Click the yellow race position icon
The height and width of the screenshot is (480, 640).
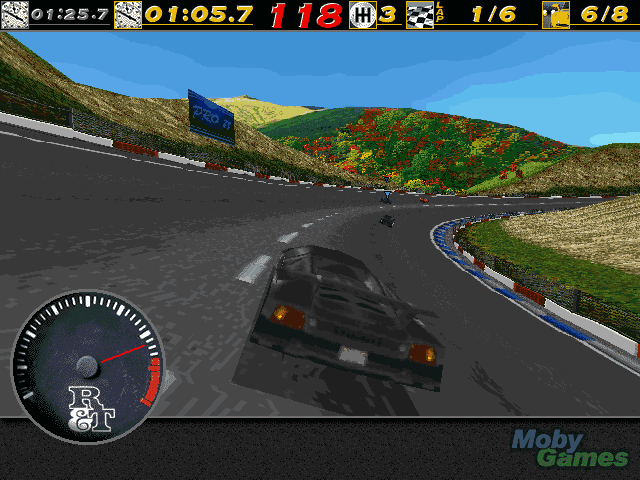pos(555,15)
